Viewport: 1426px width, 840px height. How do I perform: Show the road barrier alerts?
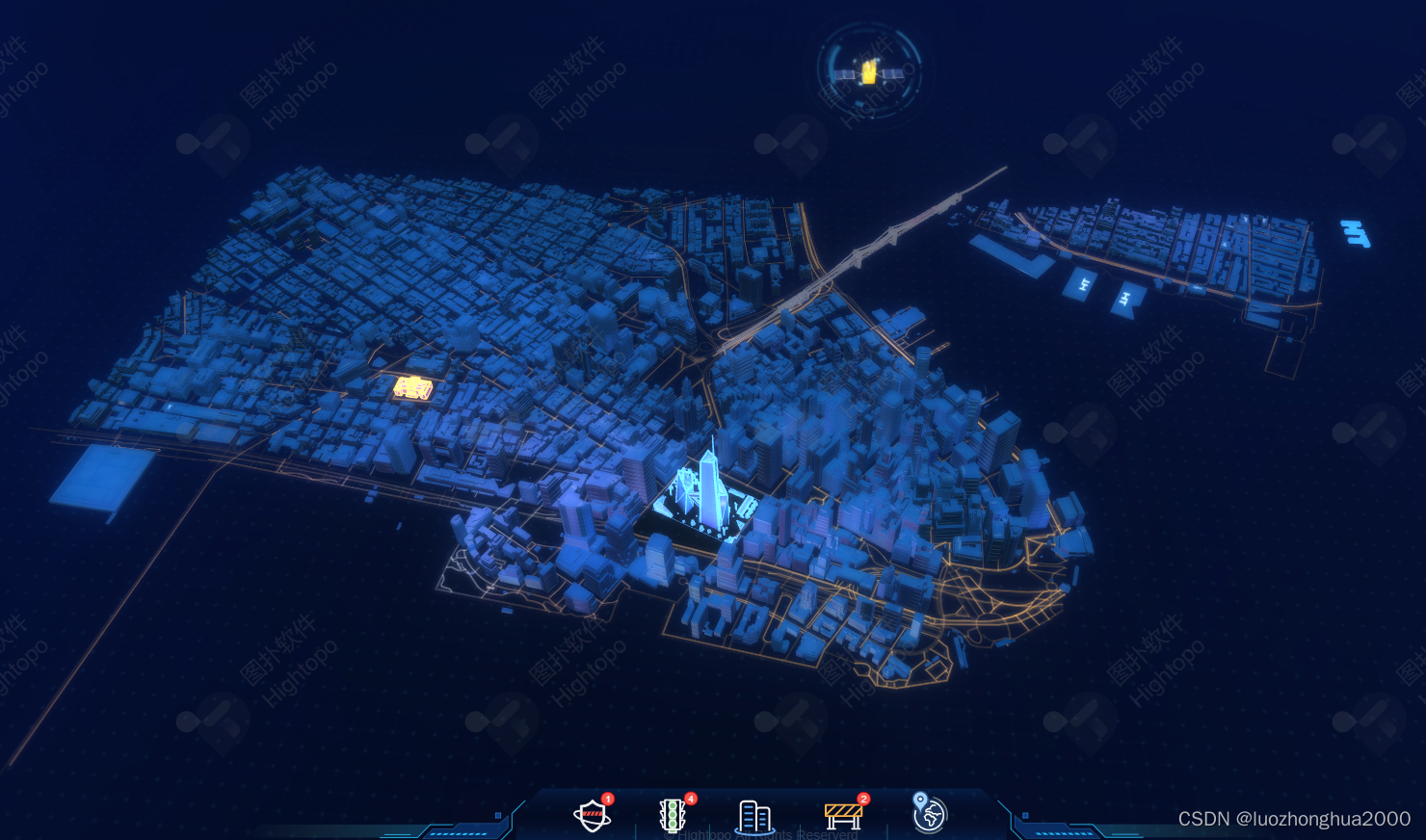click(843, 815)
